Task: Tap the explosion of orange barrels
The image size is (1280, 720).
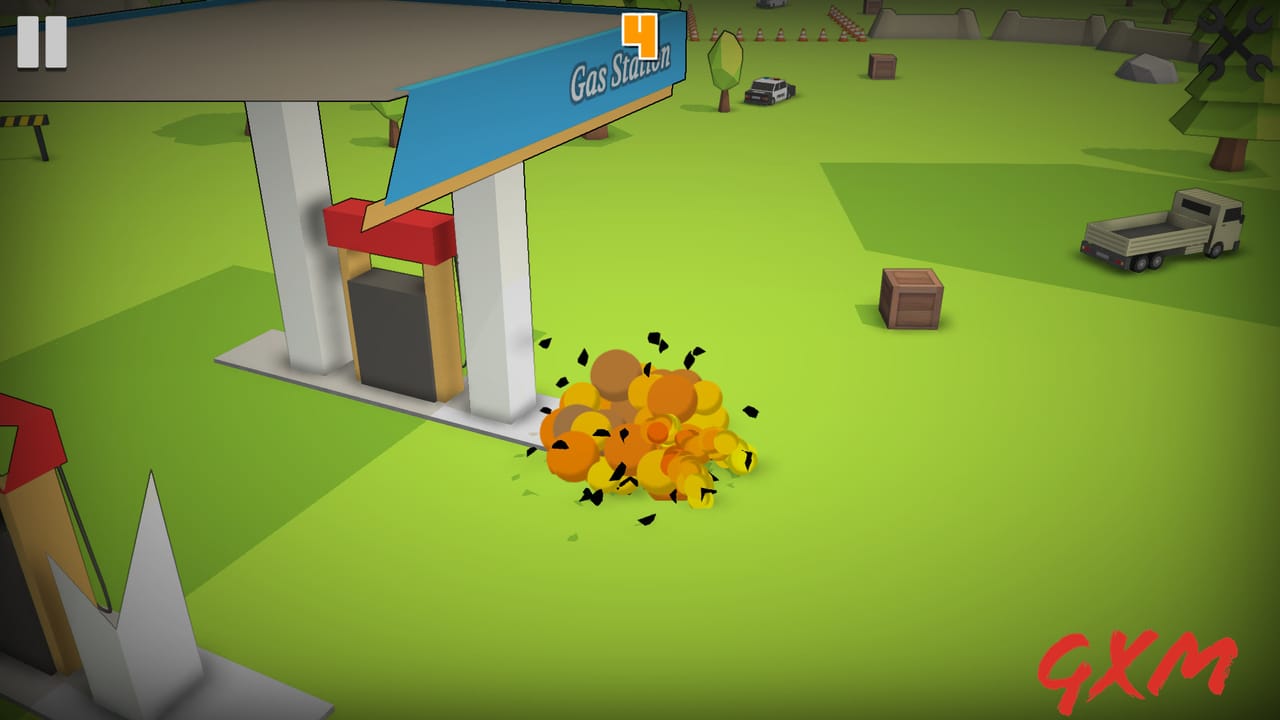Action: (645, 430)
